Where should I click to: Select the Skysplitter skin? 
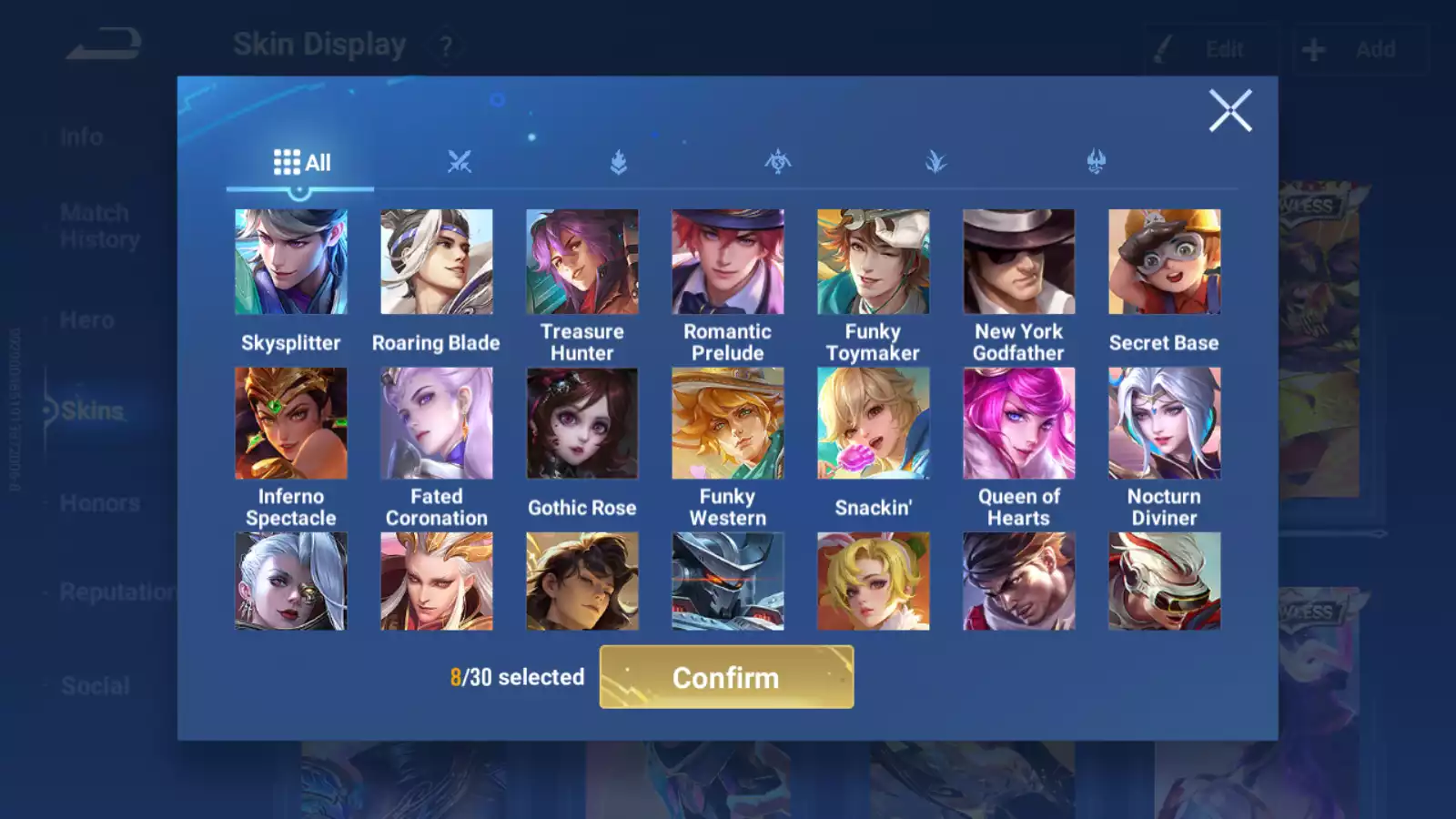point(291,262)
